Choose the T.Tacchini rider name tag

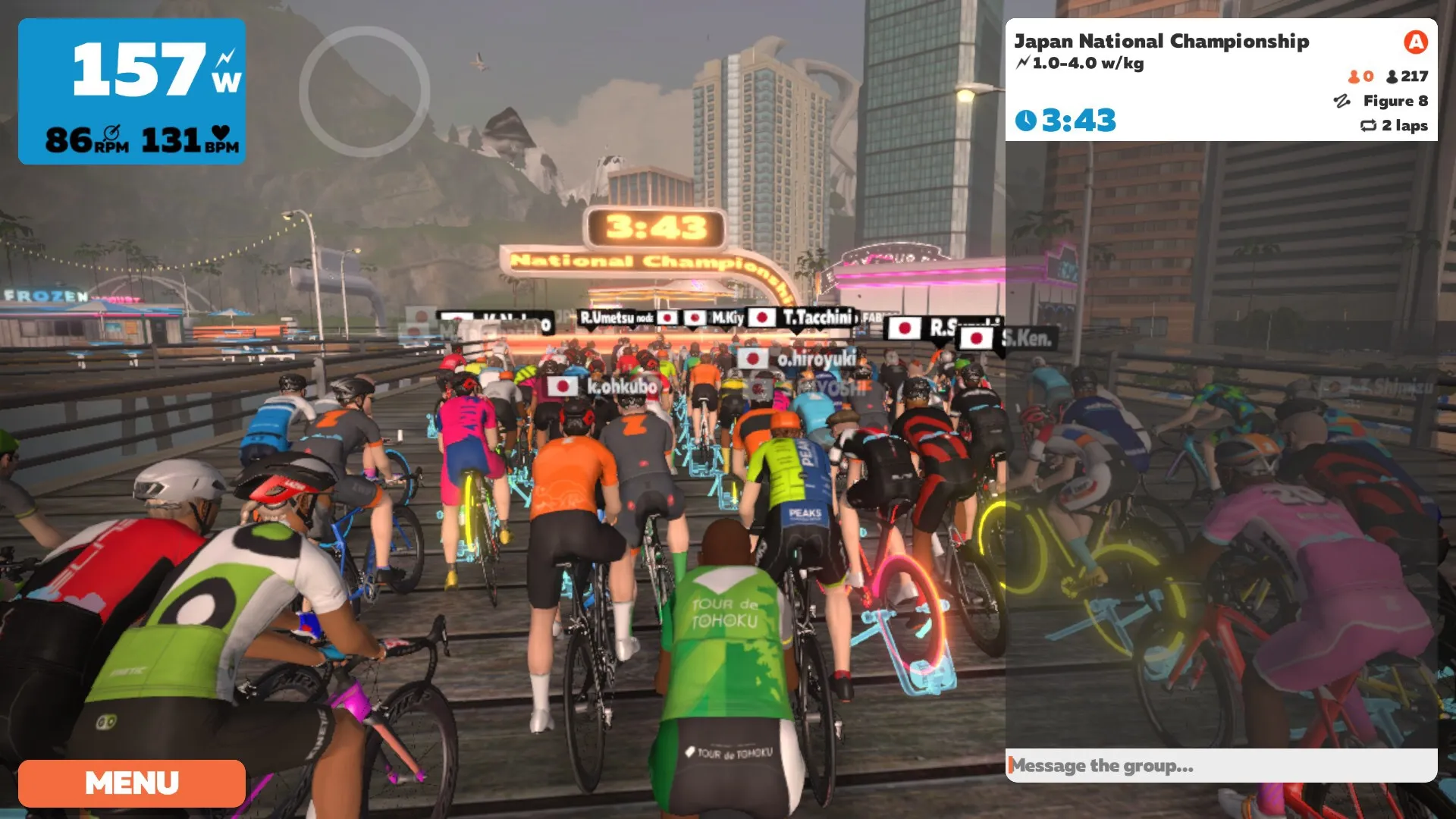coord(802,317)
